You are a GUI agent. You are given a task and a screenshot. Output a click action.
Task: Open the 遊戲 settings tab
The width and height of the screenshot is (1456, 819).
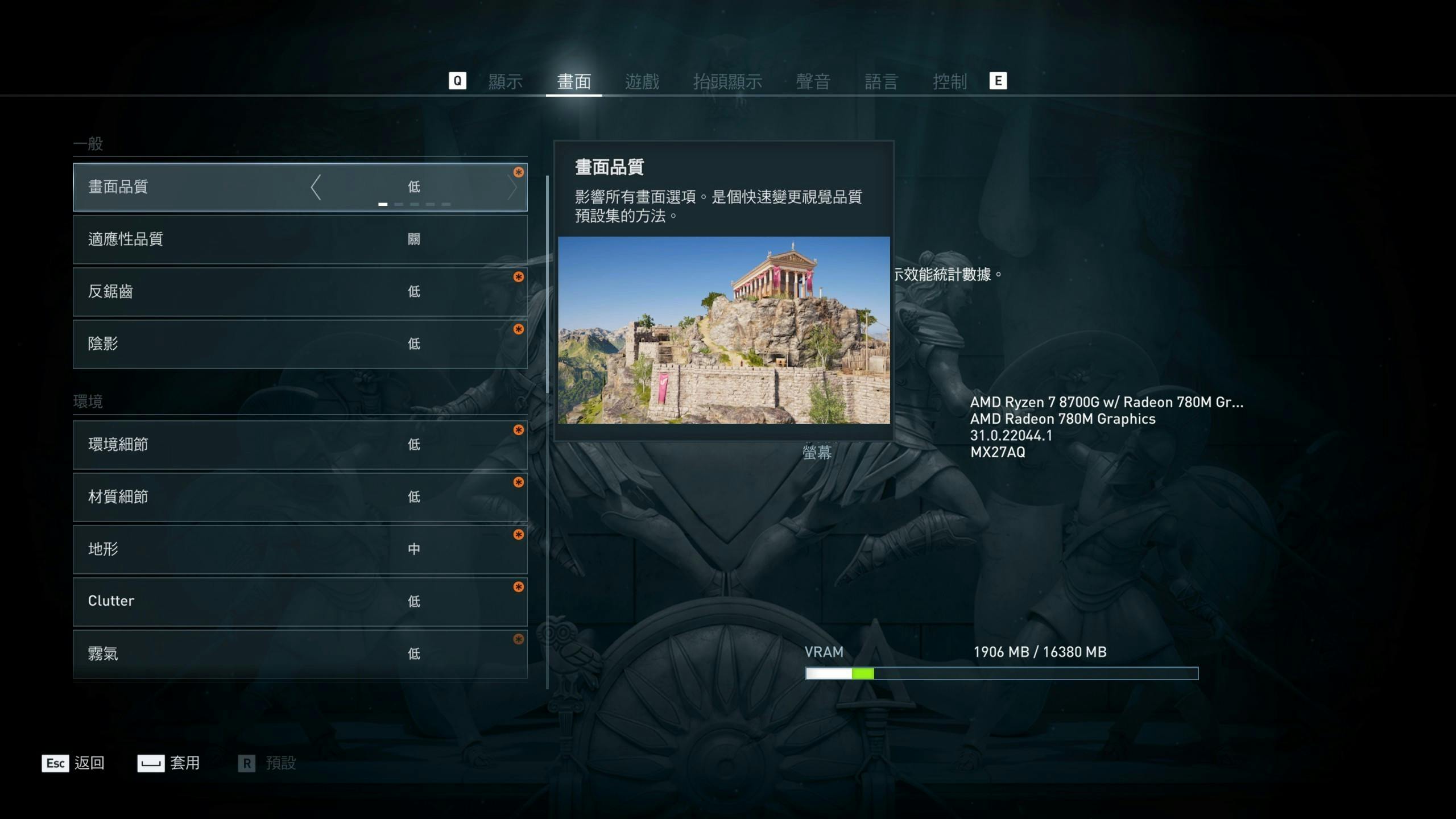(642, 81)
